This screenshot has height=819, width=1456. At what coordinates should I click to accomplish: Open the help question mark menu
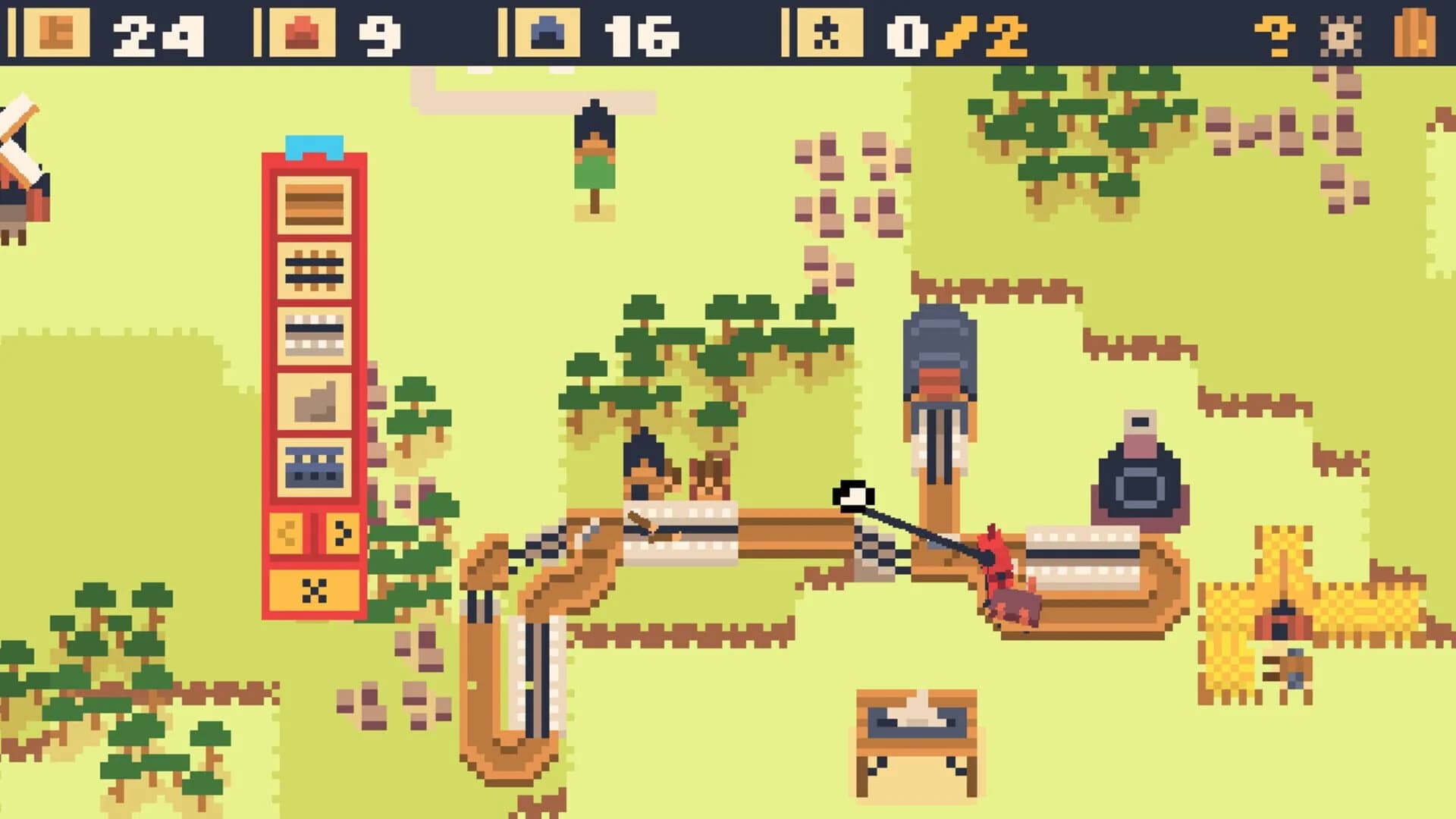tap(1276, 33)
